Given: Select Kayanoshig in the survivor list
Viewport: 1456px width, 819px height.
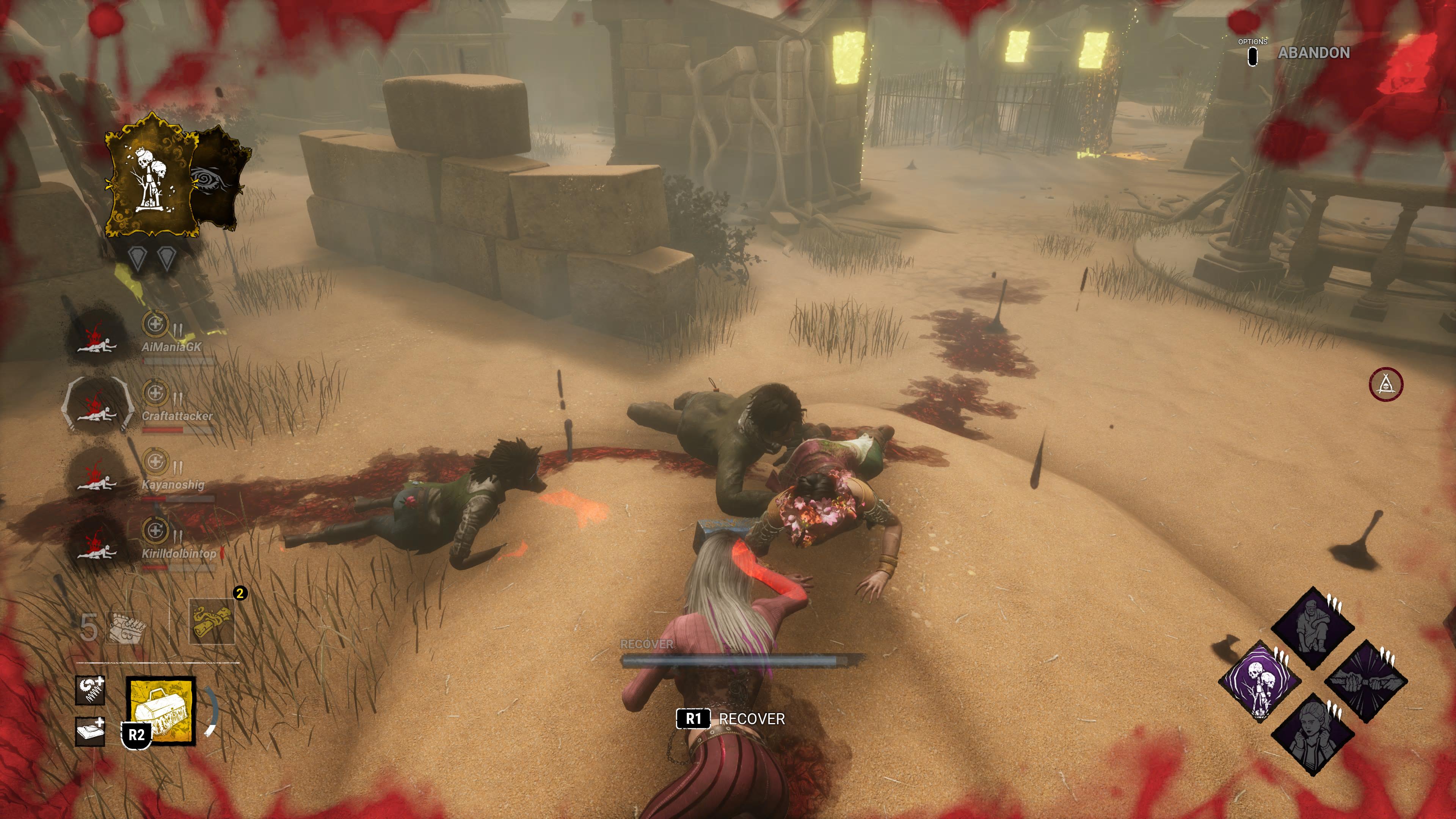Looking at the screenshot, I should pos(173,485).
